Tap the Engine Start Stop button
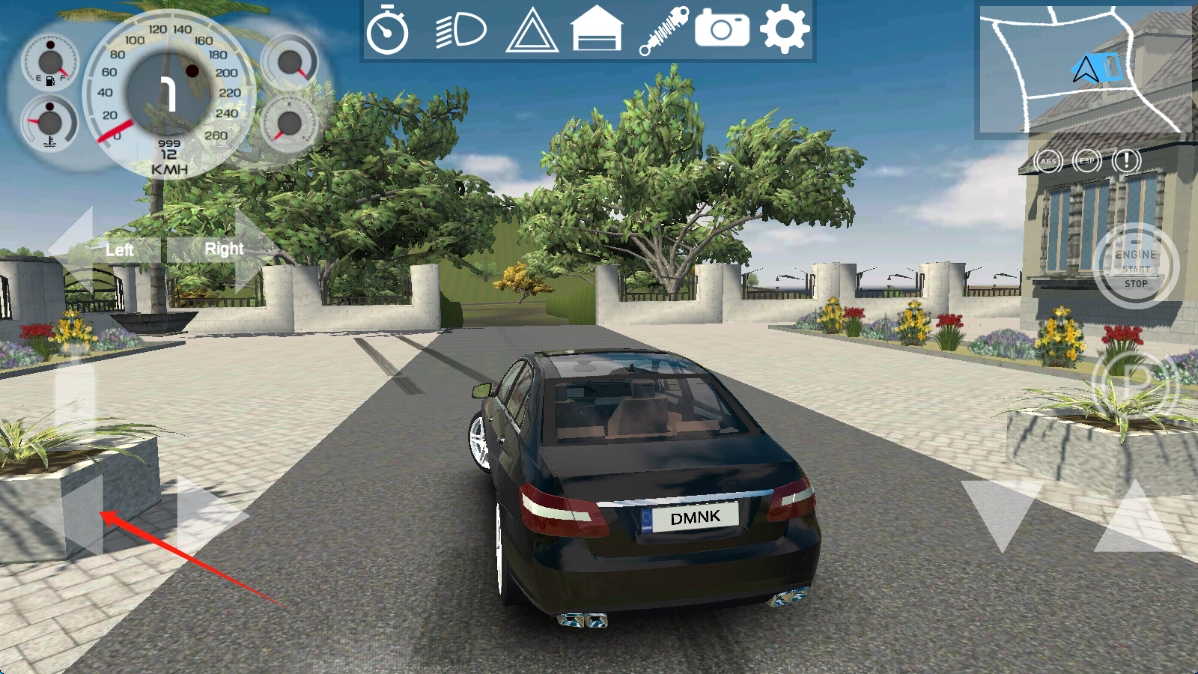Image resolution: width=1198 pixels, height=674 pixels. point(1136,267)
